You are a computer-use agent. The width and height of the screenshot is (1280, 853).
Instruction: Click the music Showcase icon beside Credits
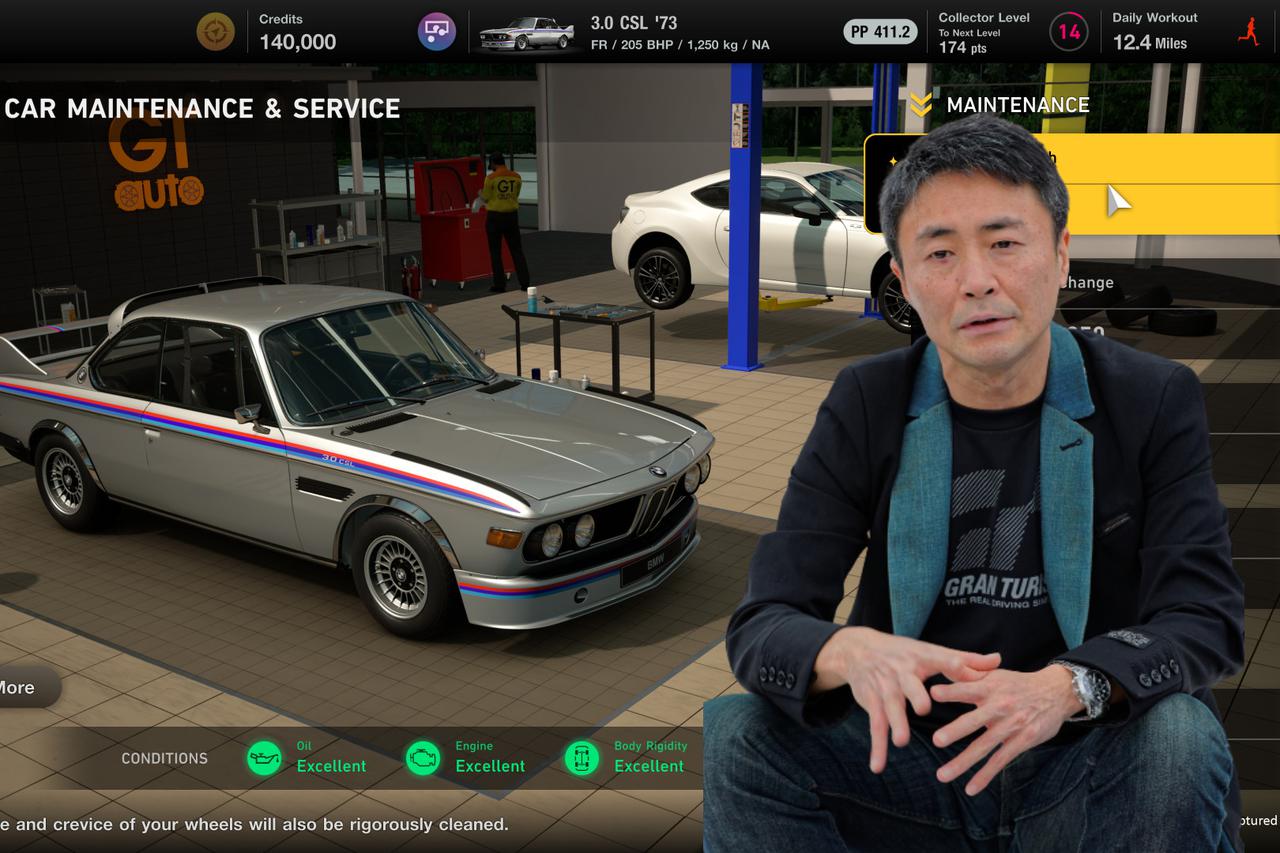[x=438, y=31]
